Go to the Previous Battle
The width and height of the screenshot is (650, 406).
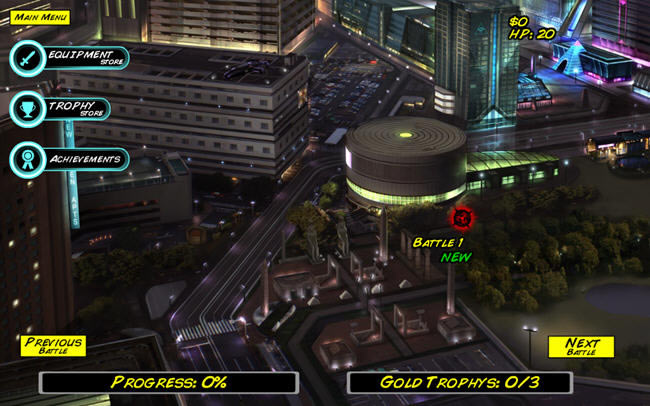click(x=53, y=346)
